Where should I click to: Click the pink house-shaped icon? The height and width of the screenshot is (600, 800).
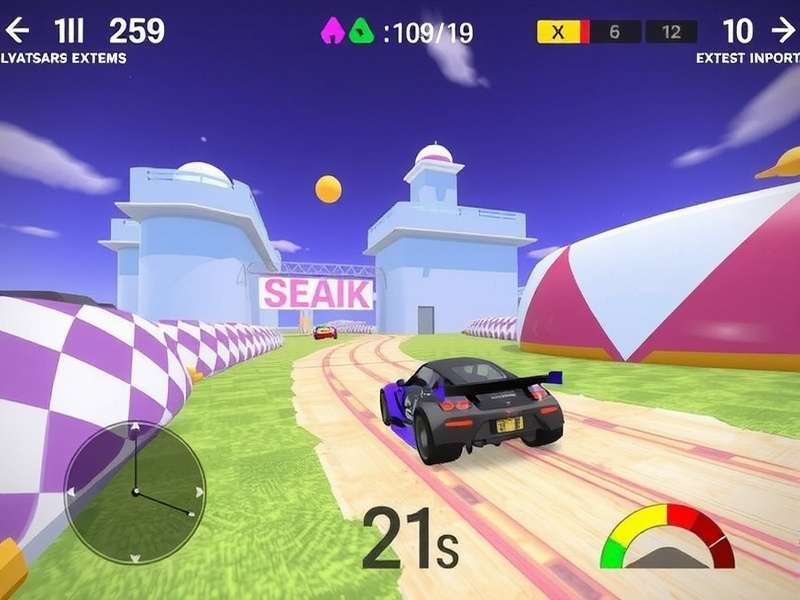tap(332, 32)
